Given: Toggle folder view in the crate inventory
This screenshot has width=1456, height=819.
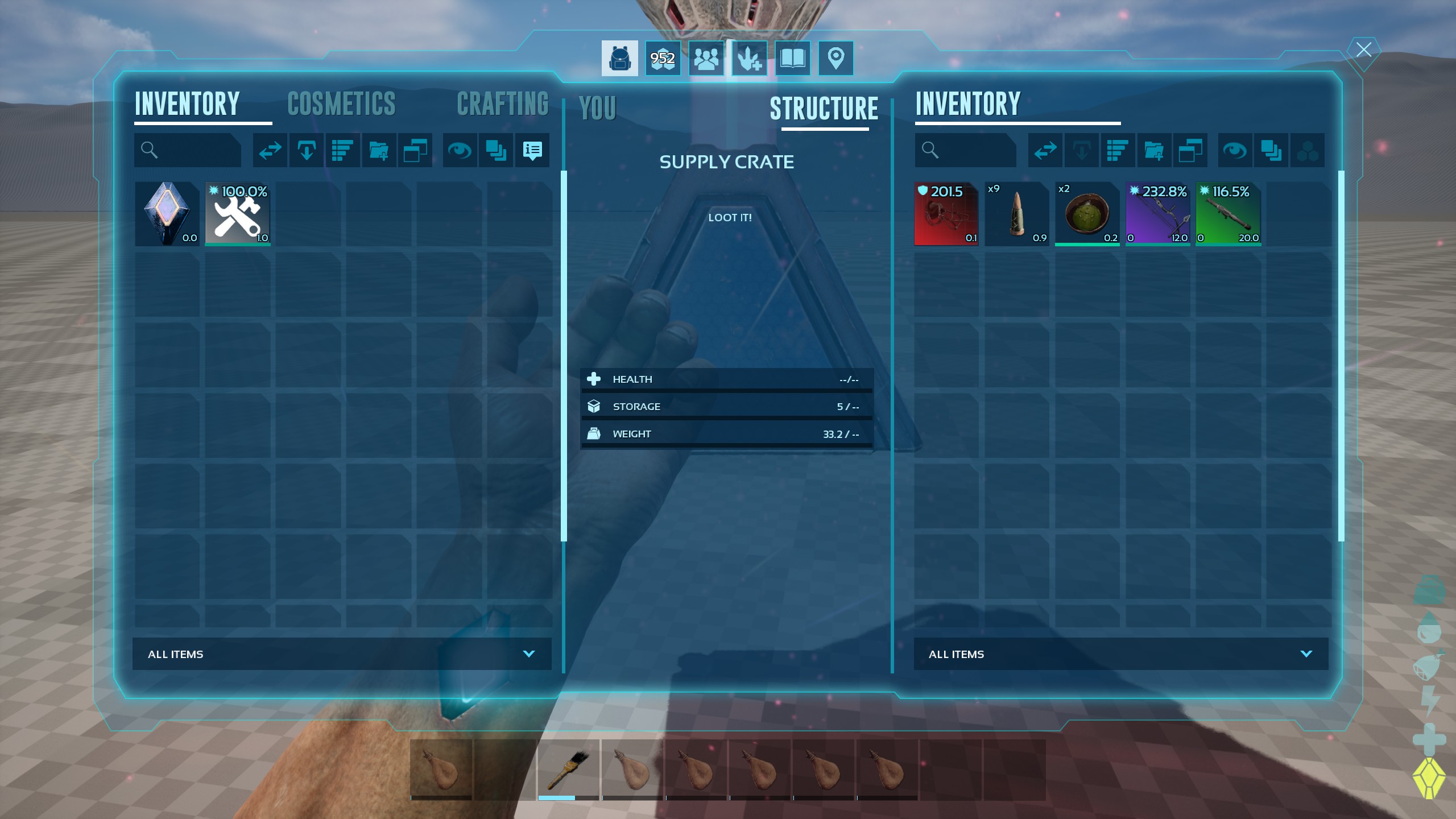Looking at the screenshot, I should click(x=1192, y=150).
